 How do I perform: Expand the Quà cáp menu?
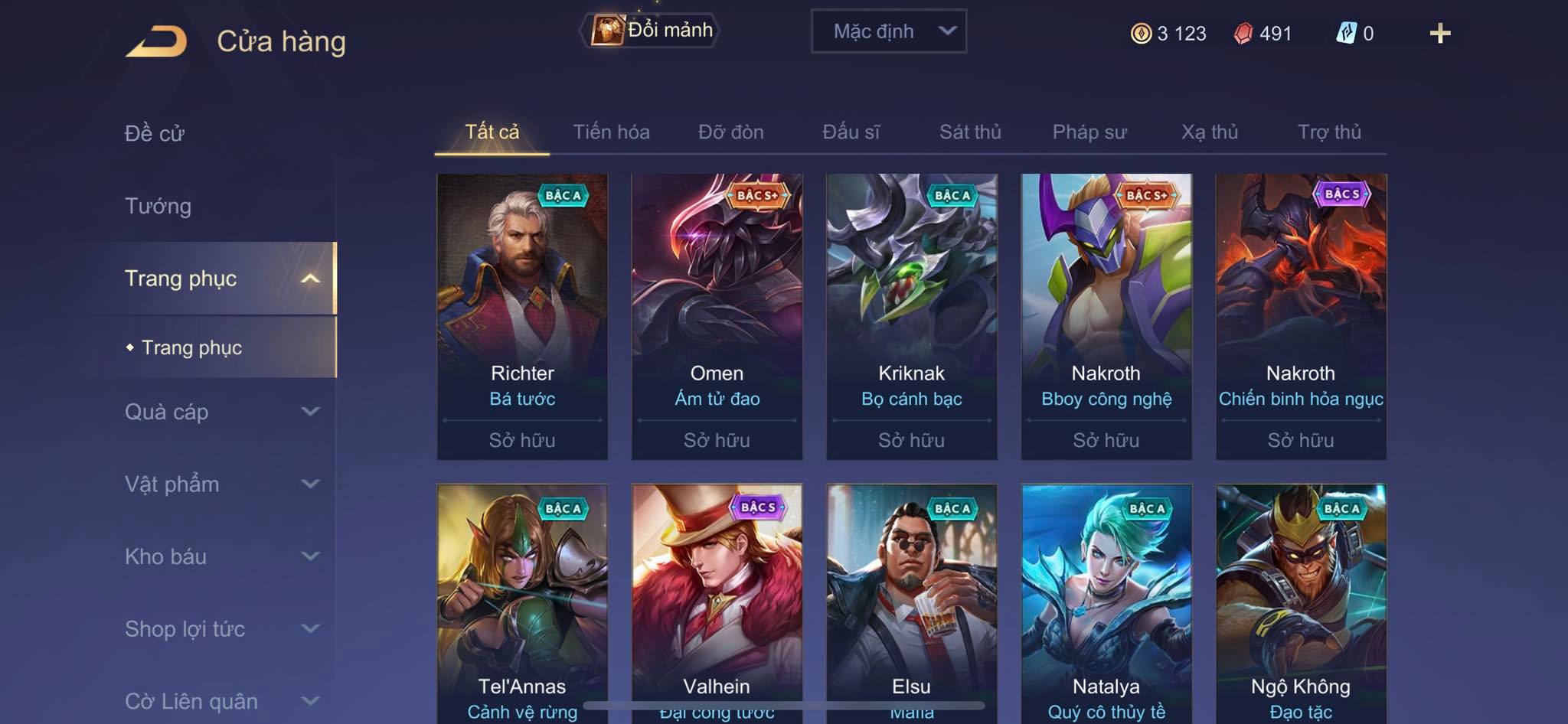pyautogui.click(x=220, y=412)
